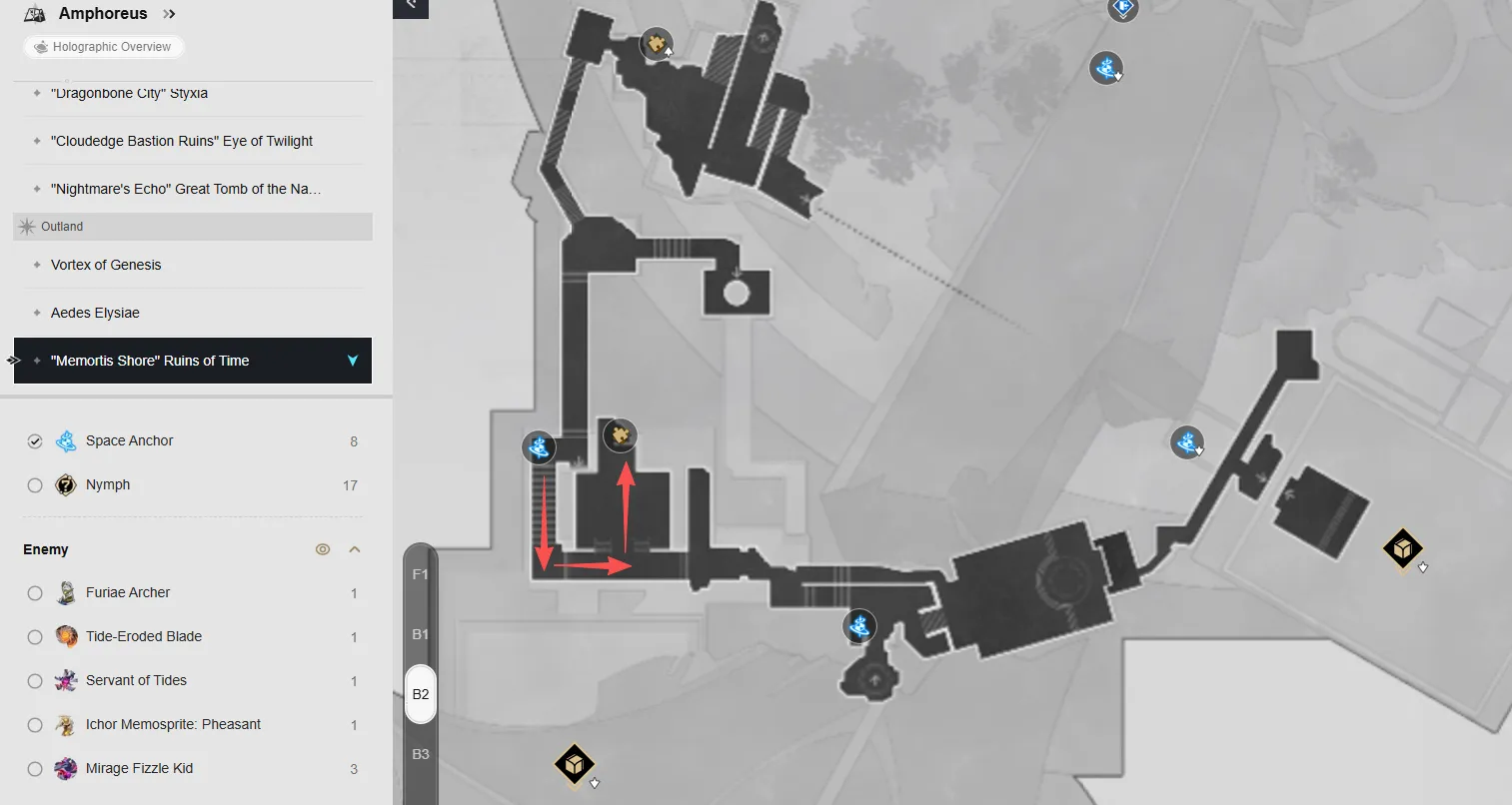Click the Nymph puzzle marker at the map's top

coord(656,44)
